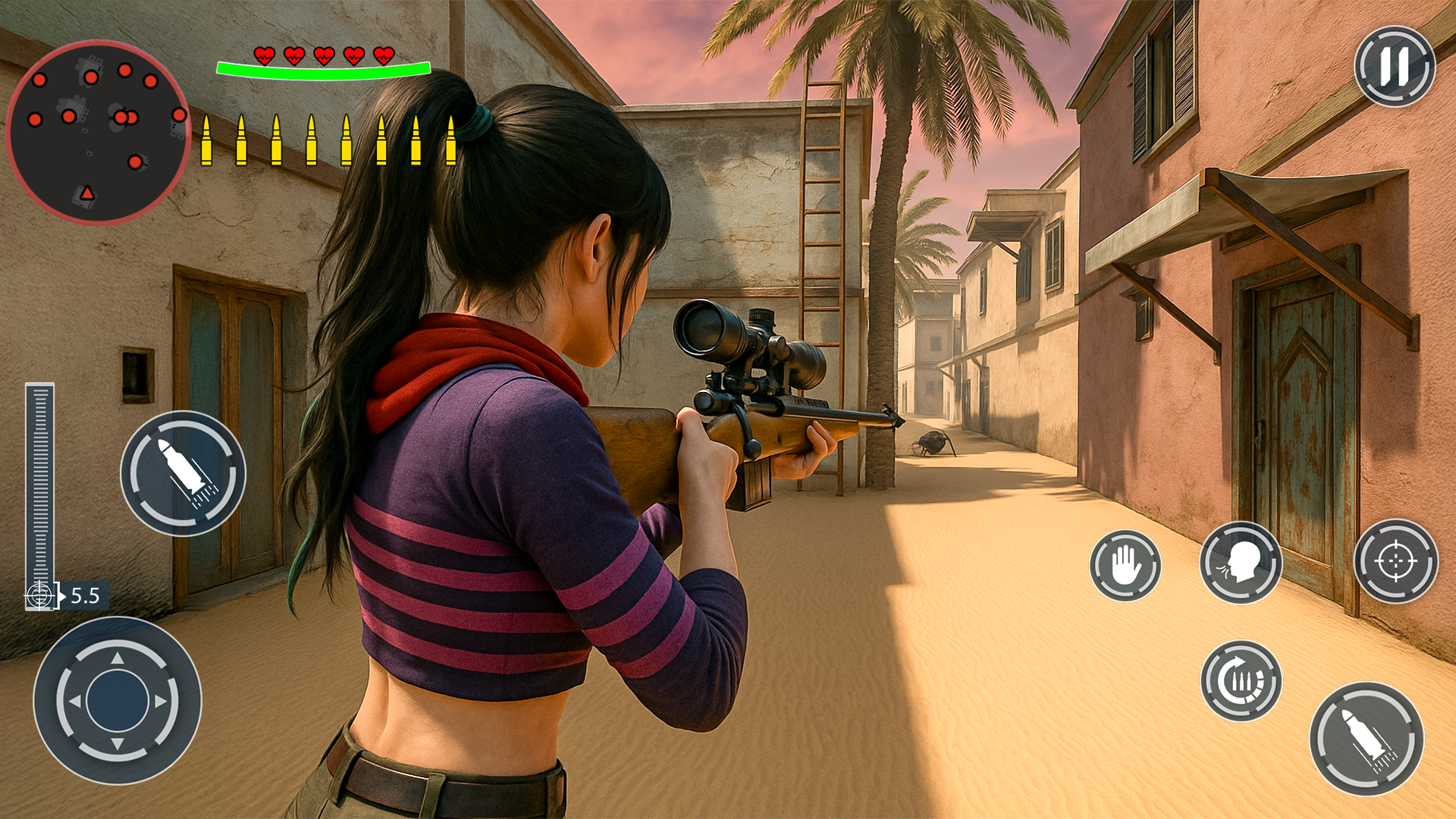Reload ammo with the circular arrow button
The height and width of the screenshot is (819, 1456).
point(1241,681)
